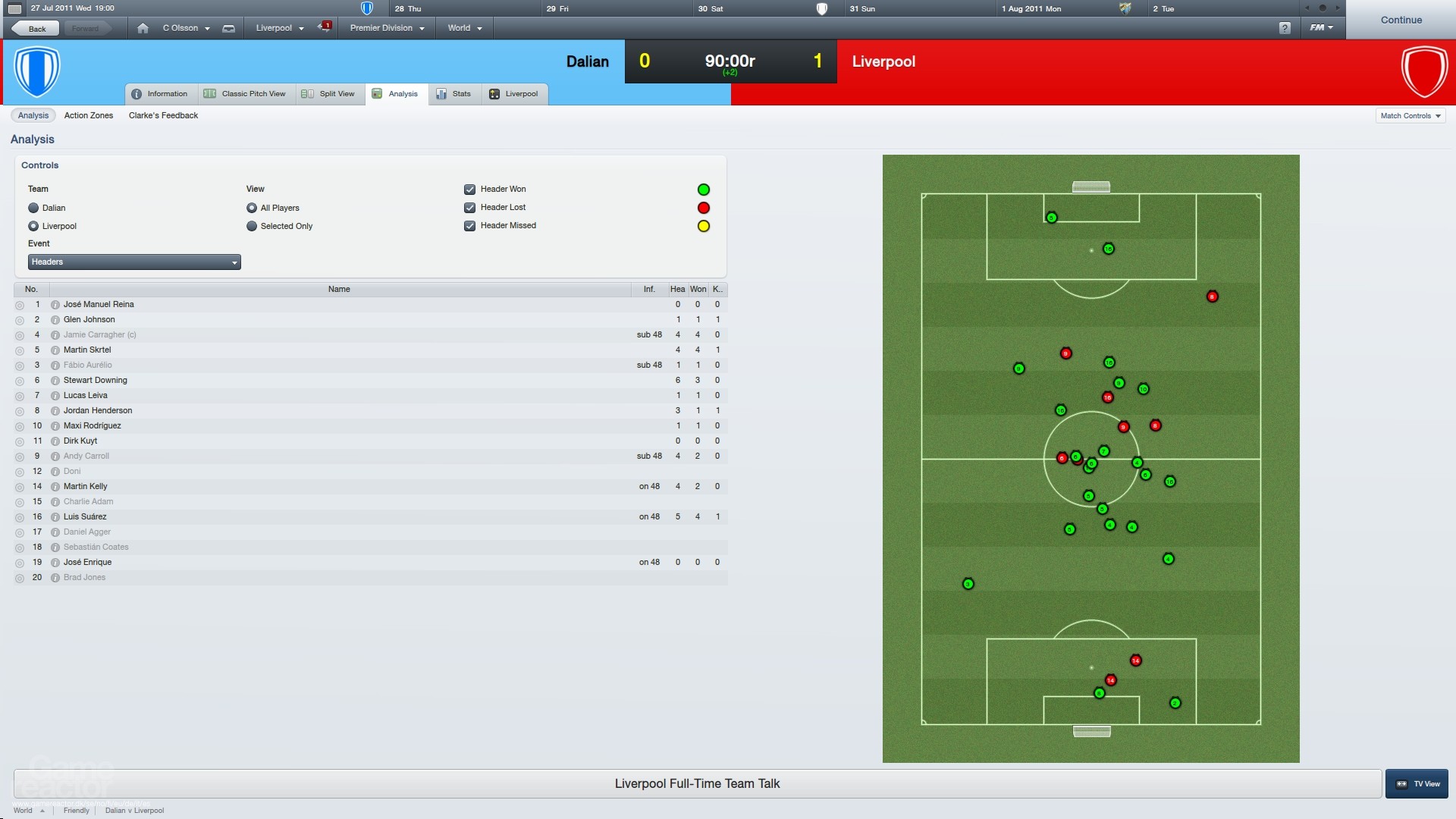The width and height of the screenshot is (1456, 819).
Task: Disable the Header Lost checkbox
Action: pos(470,207)
